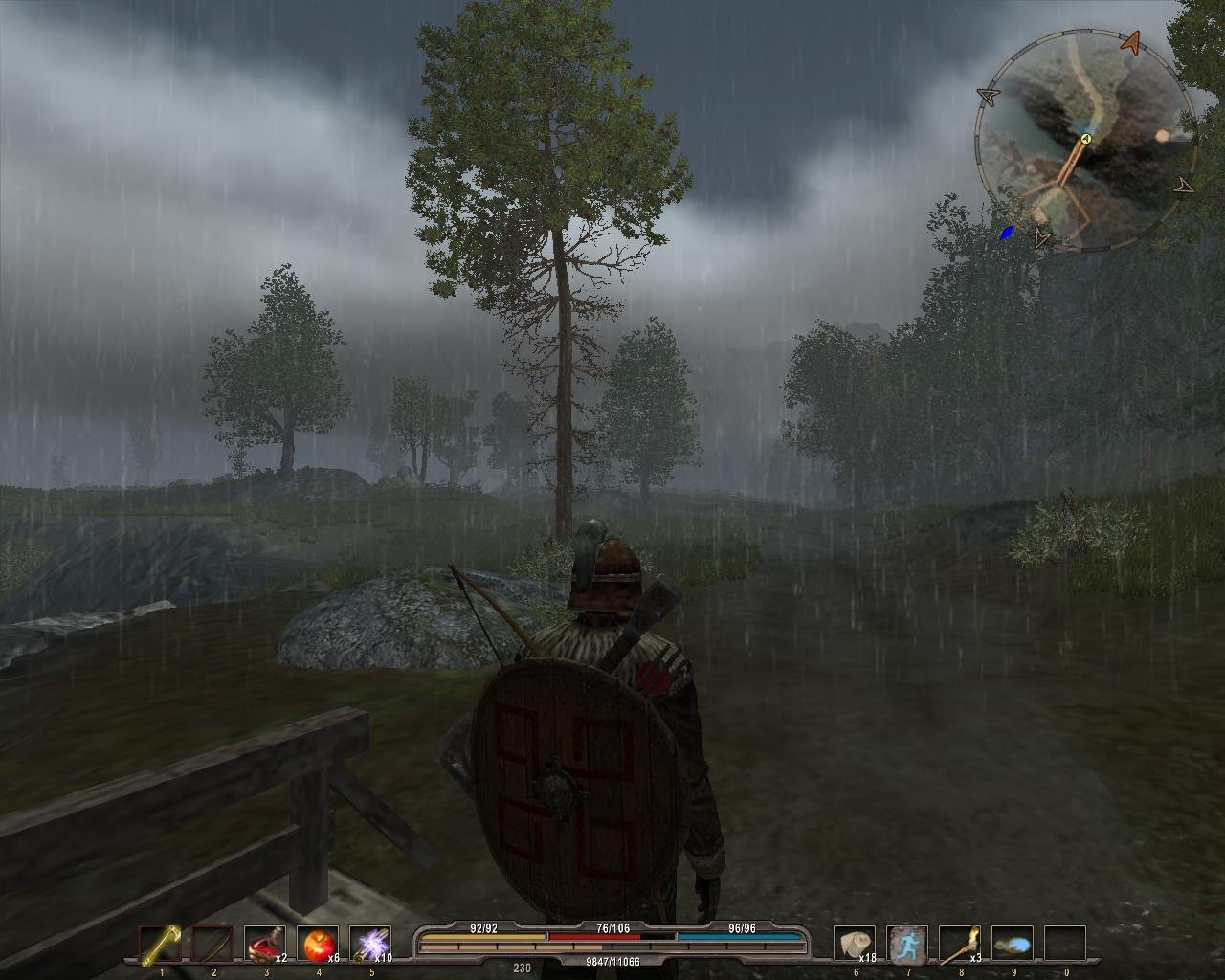Open the circular minimap
This screenshot has width=1225, height=980.
(1085, 142)
